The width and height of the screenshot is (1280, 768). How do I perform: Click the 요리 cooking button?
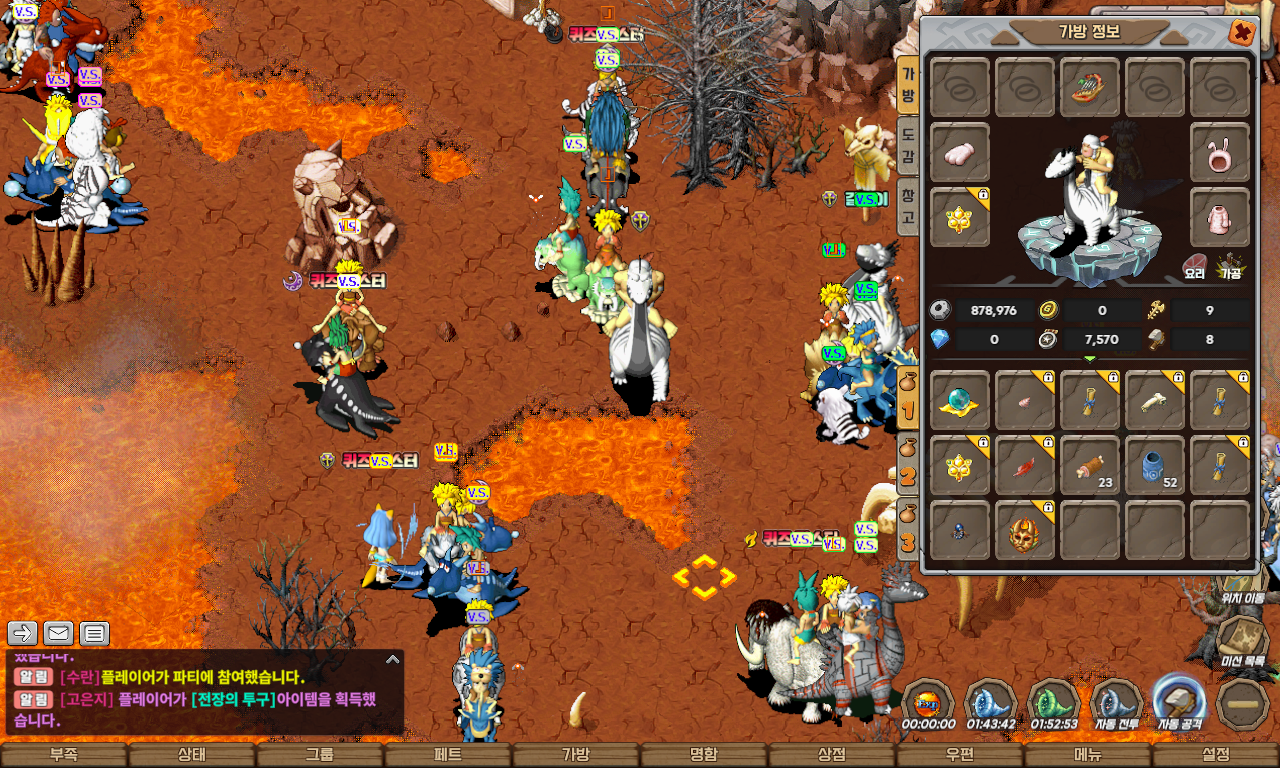1194,267
